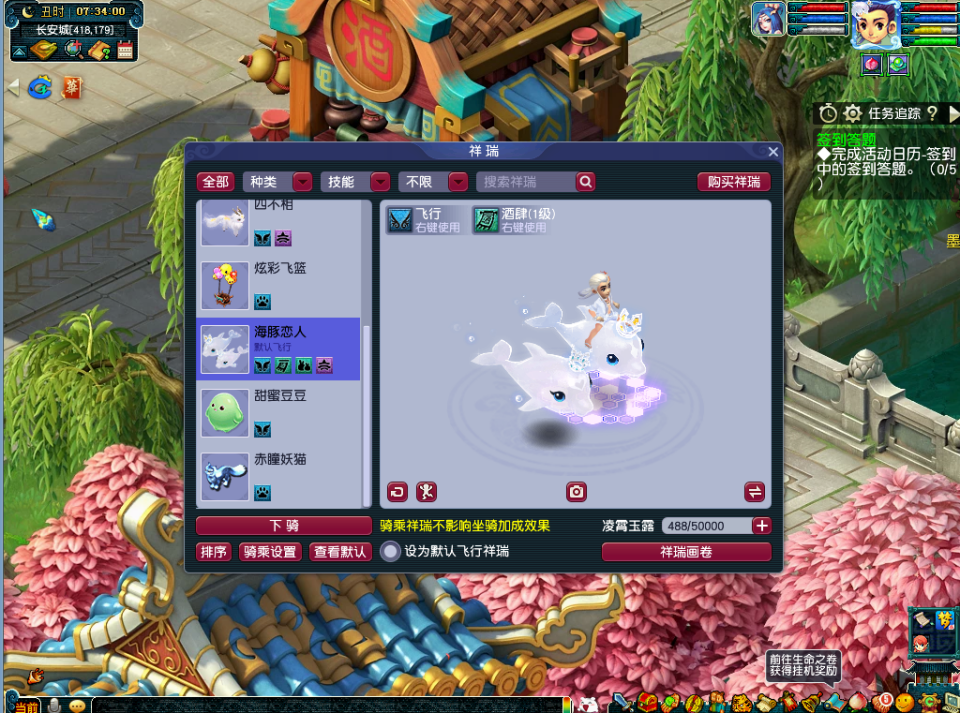The height and width of the screenshot is (713, 960).
Task: Open the 排序 sort options
Action: 214,552
